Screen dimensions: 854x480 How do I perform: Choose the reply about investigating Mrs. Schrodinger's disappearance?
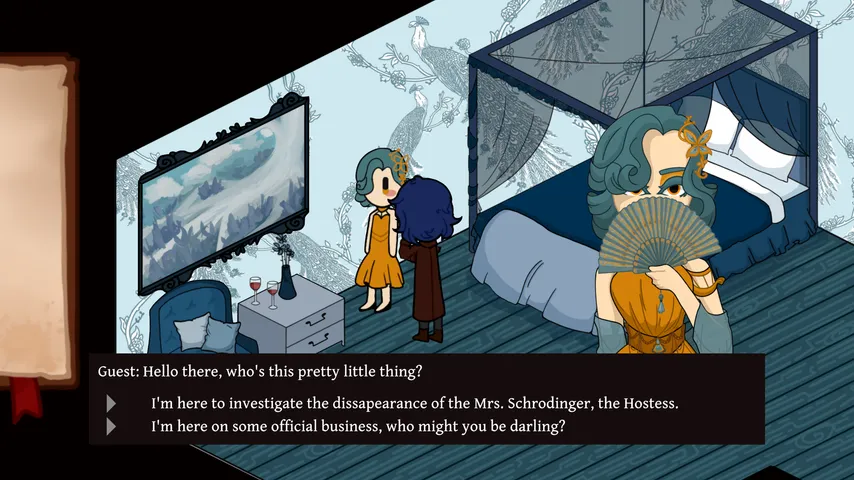click(x=414, y=404)
